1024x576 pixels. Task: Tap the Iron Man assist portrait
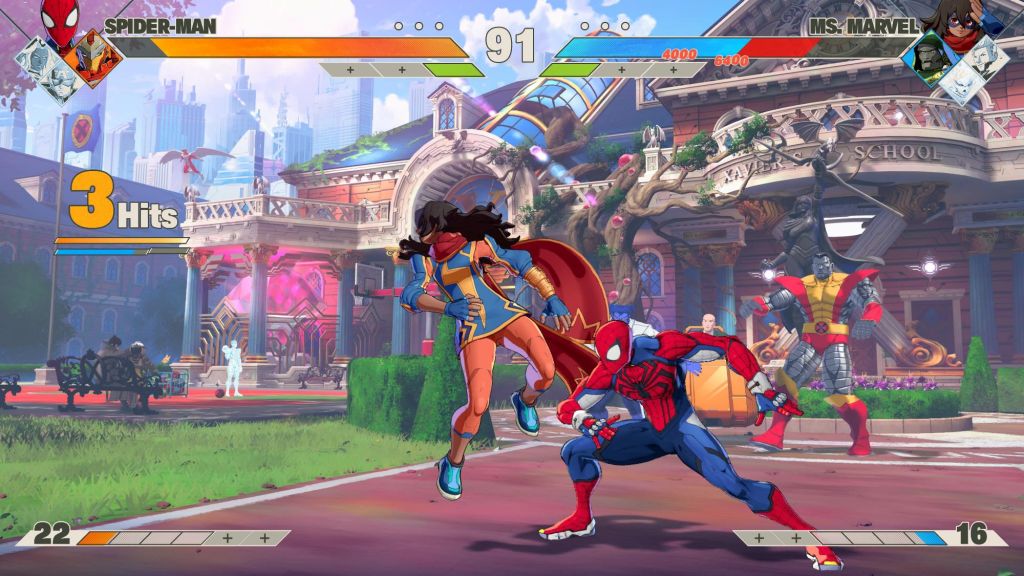[95, 56]
